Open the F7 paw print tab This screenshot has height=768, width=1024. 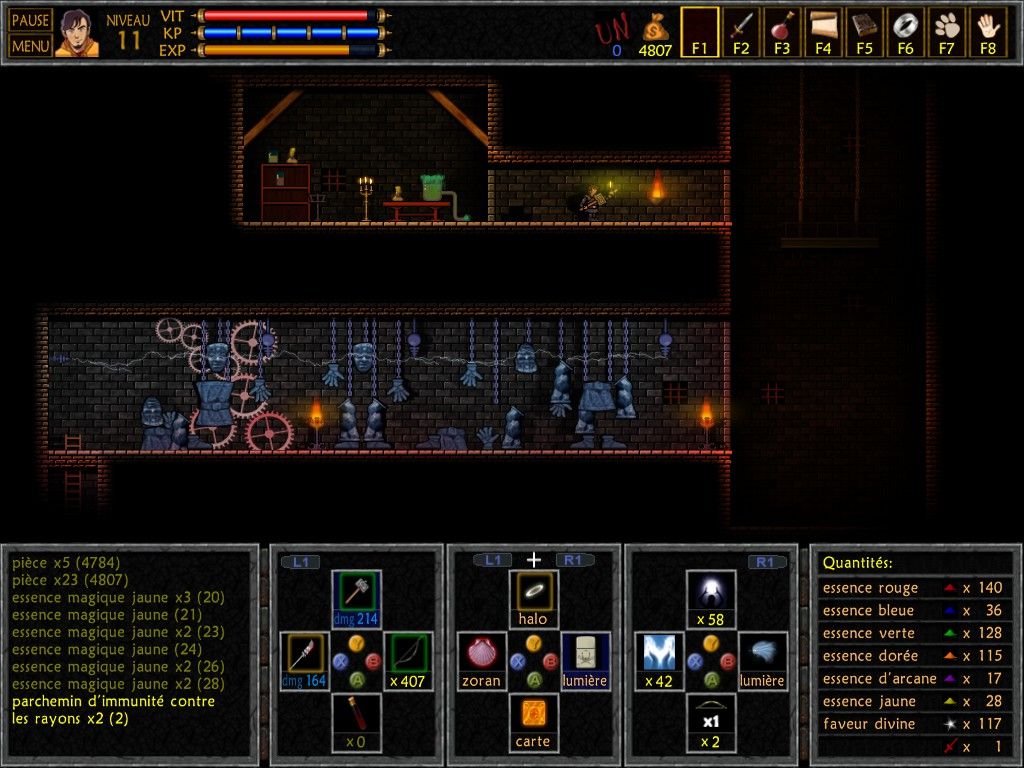coord(946,32)
